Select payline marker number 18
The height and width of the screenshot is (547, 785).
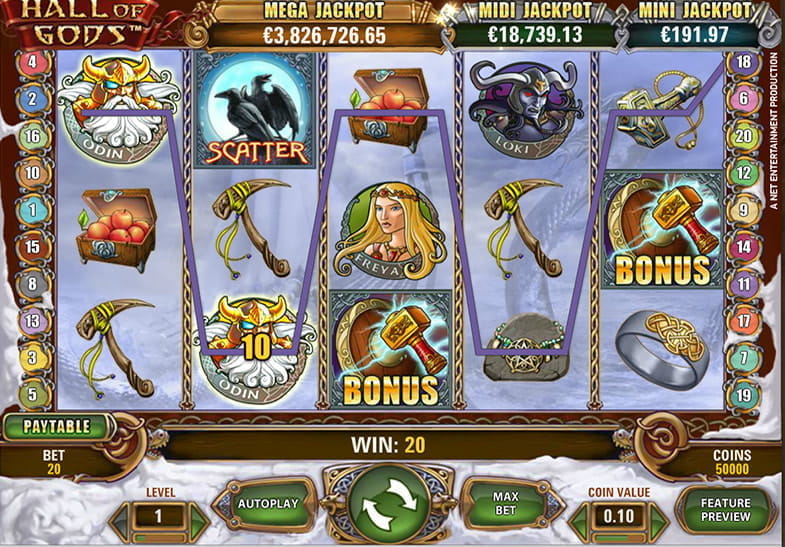743,62
